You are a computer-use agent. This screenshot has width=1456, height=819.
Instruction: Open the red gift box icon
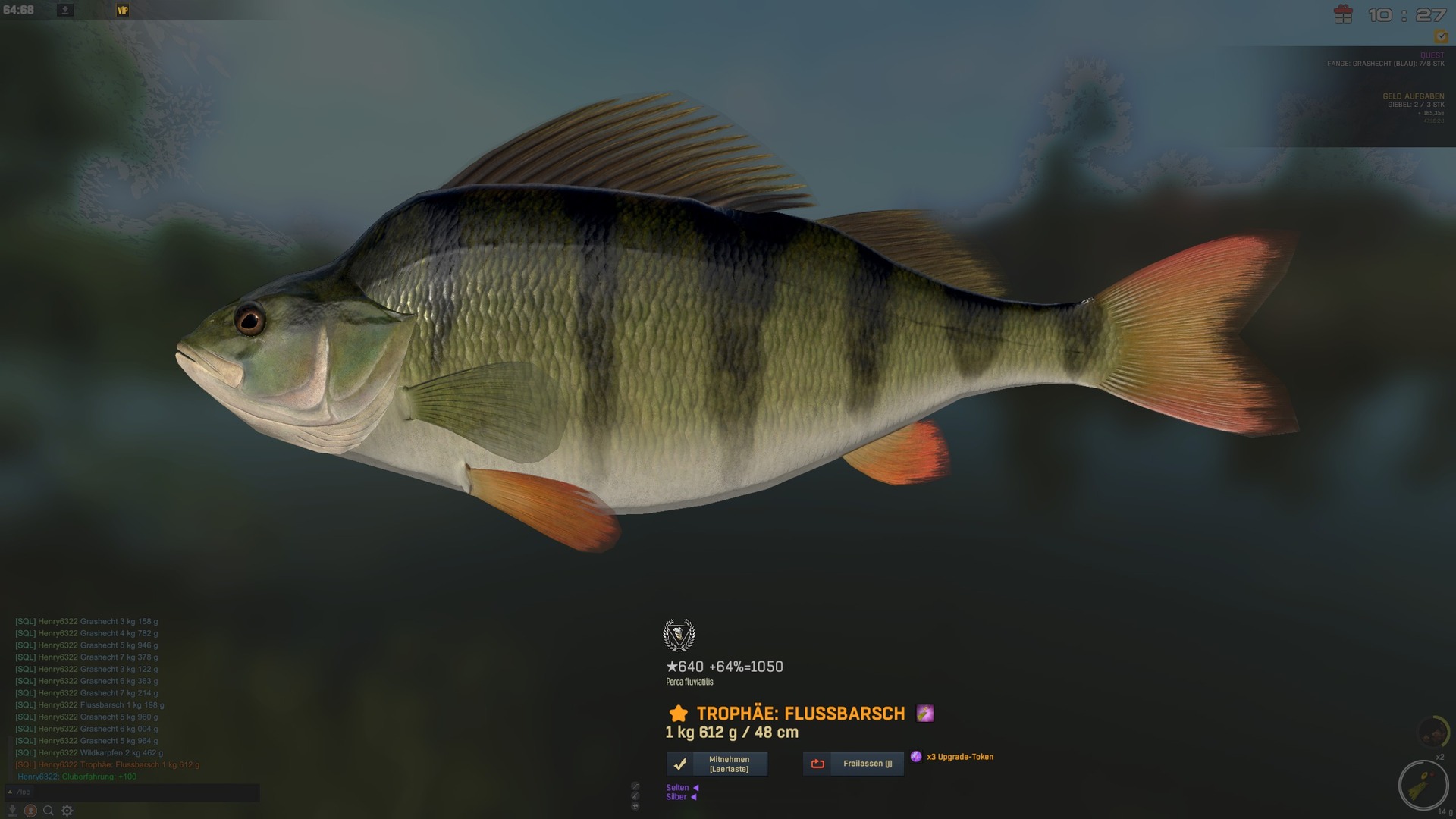[1343, 14]
